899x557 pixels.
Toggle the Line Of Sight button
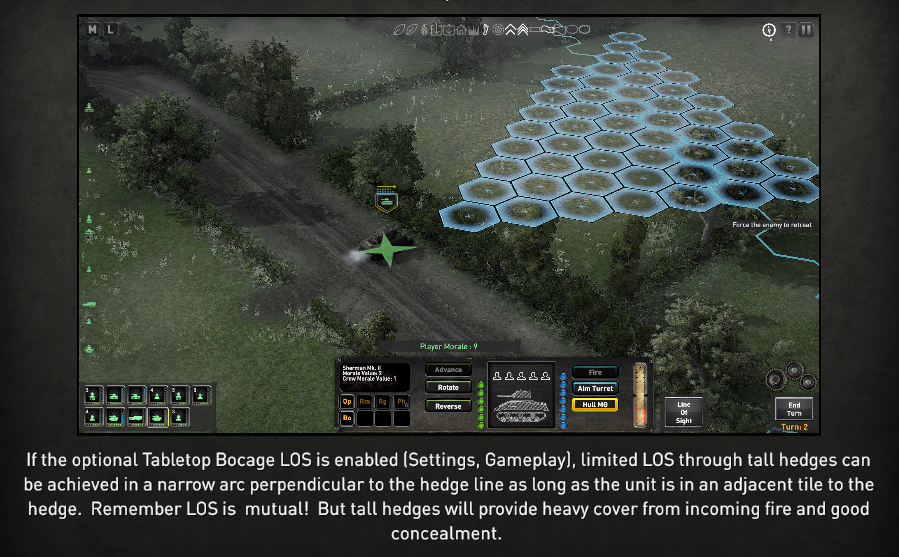684,411
